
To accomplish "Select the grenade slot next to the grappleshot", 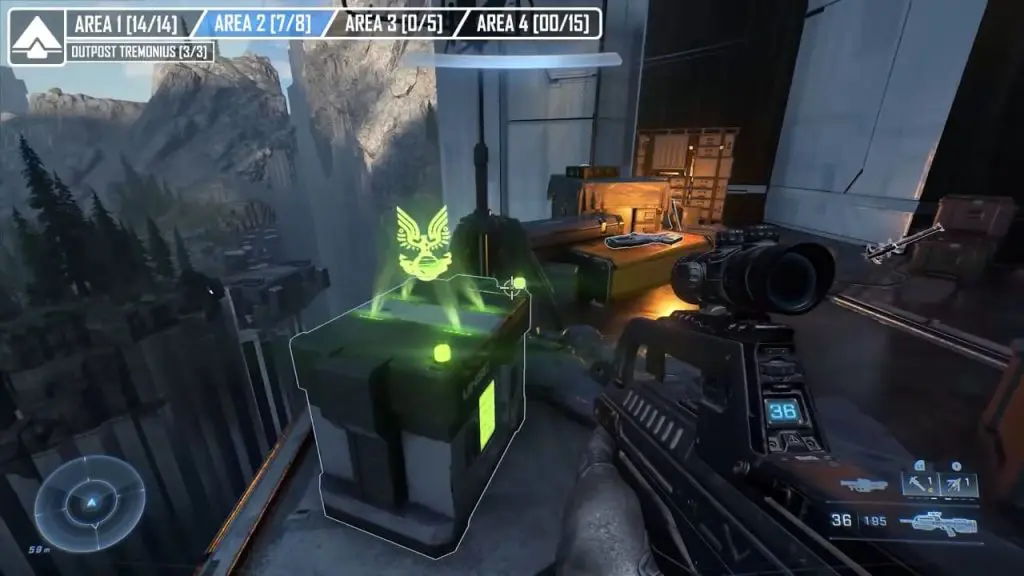I will click(958, 485).
